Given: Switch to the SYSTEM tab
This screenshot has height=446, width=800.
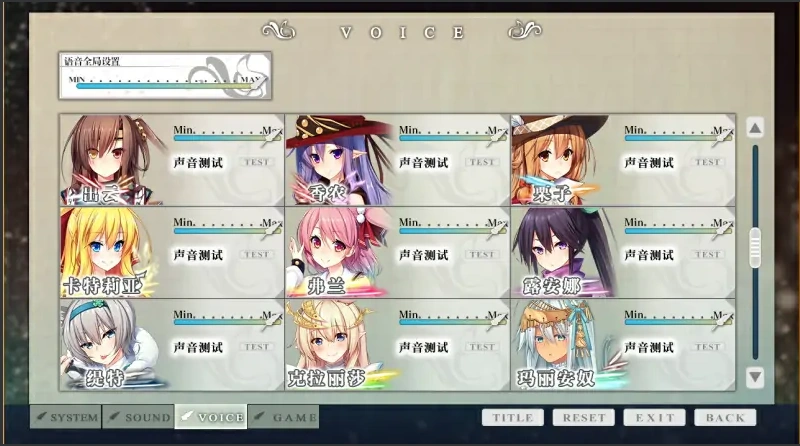Looking at the screenshot, I should [x=66, y=417].
